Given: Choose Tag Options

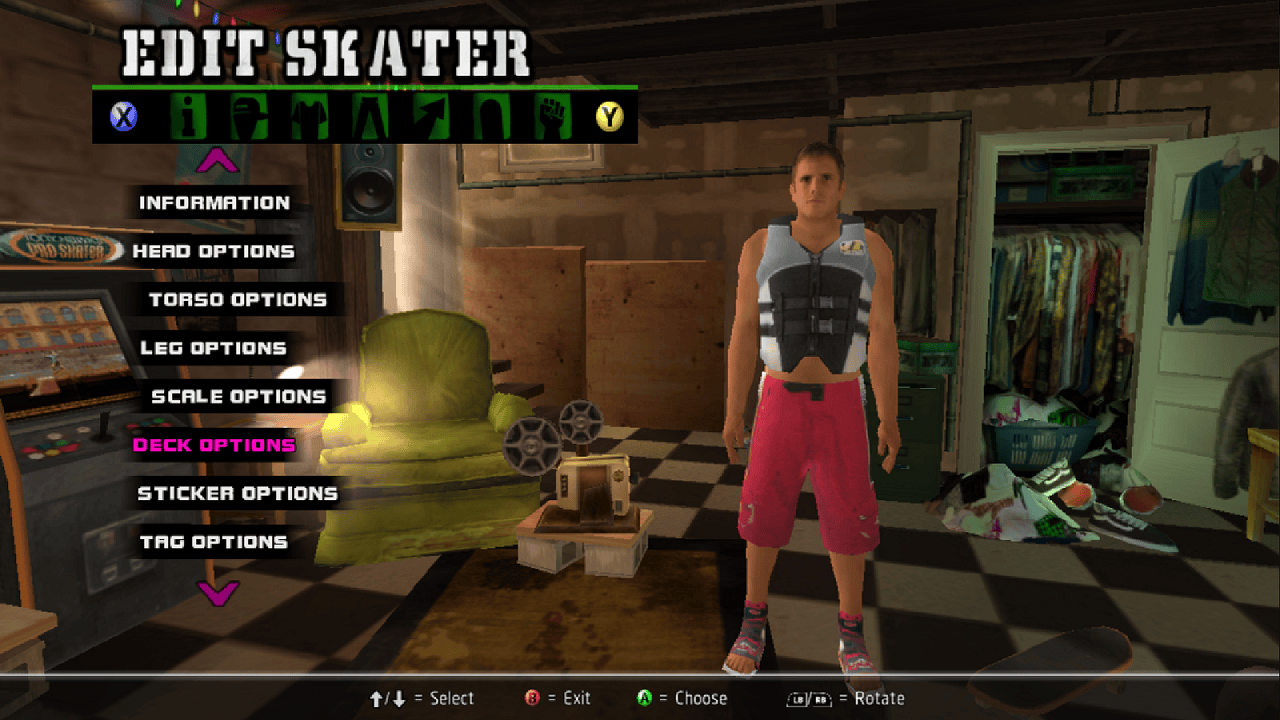Looking at the screenshot, I should click(213, 542).
